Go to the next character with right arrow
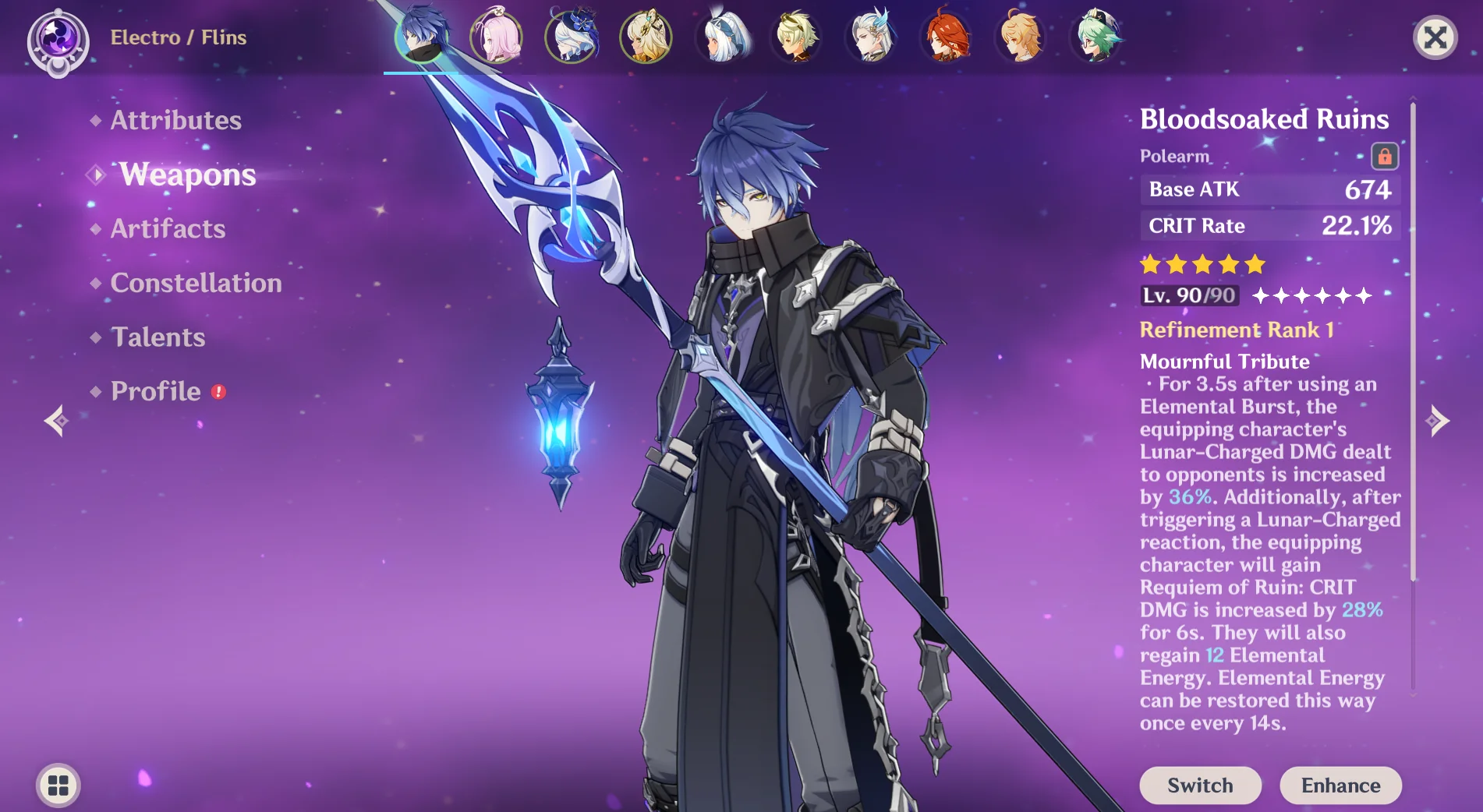The height and width of the screenshot is (812, 1483). (x=1437, y=421)
